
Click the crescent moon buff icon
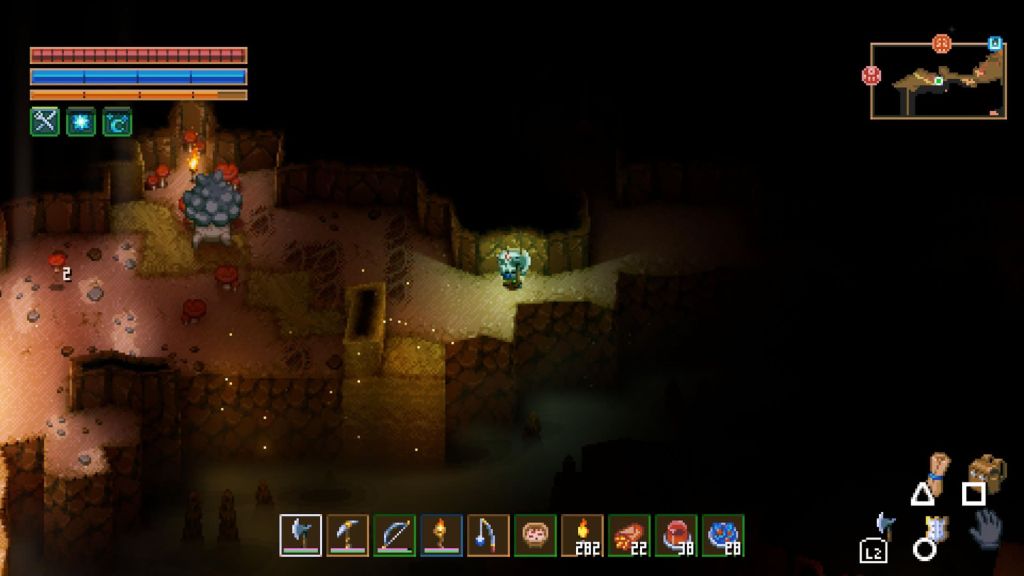[117, 121]
